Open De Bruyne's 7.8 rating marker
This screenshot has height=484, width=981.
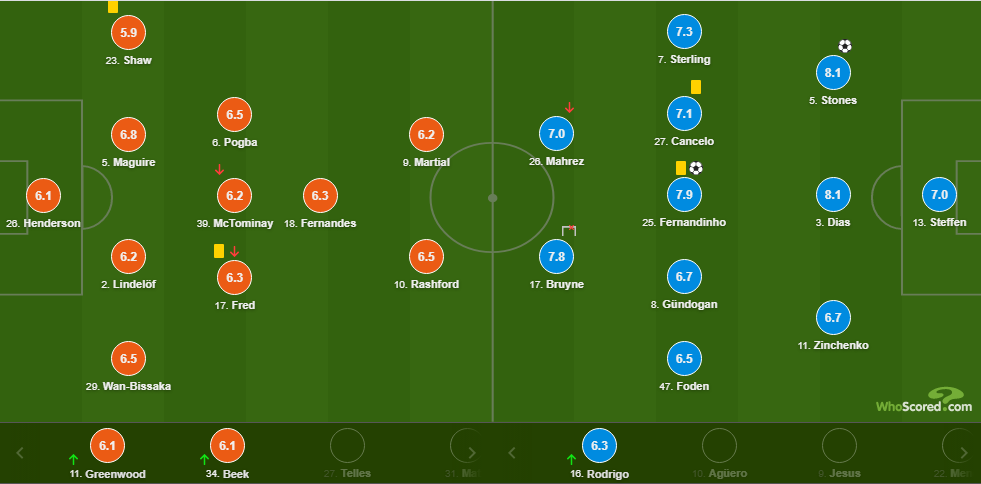[x=558, y=256]
